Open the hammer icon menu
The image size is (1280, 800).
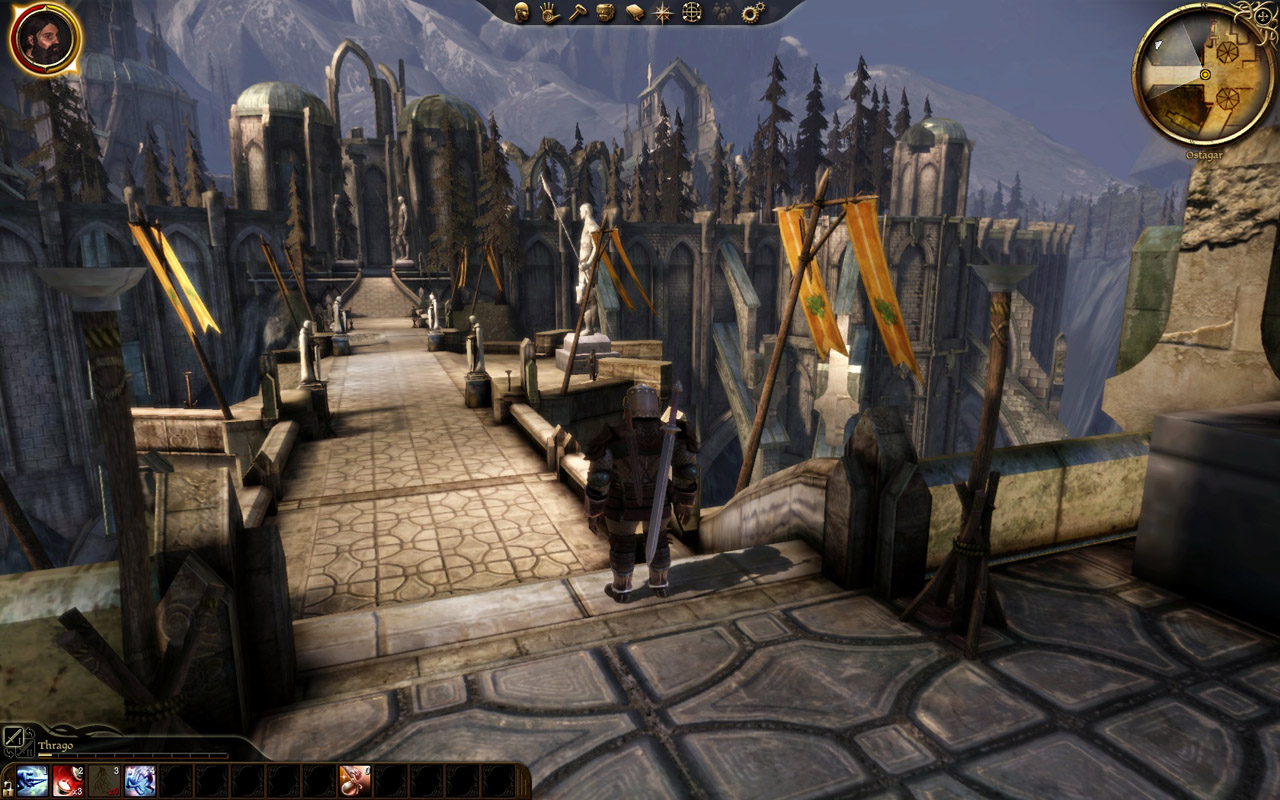point(577,12)
